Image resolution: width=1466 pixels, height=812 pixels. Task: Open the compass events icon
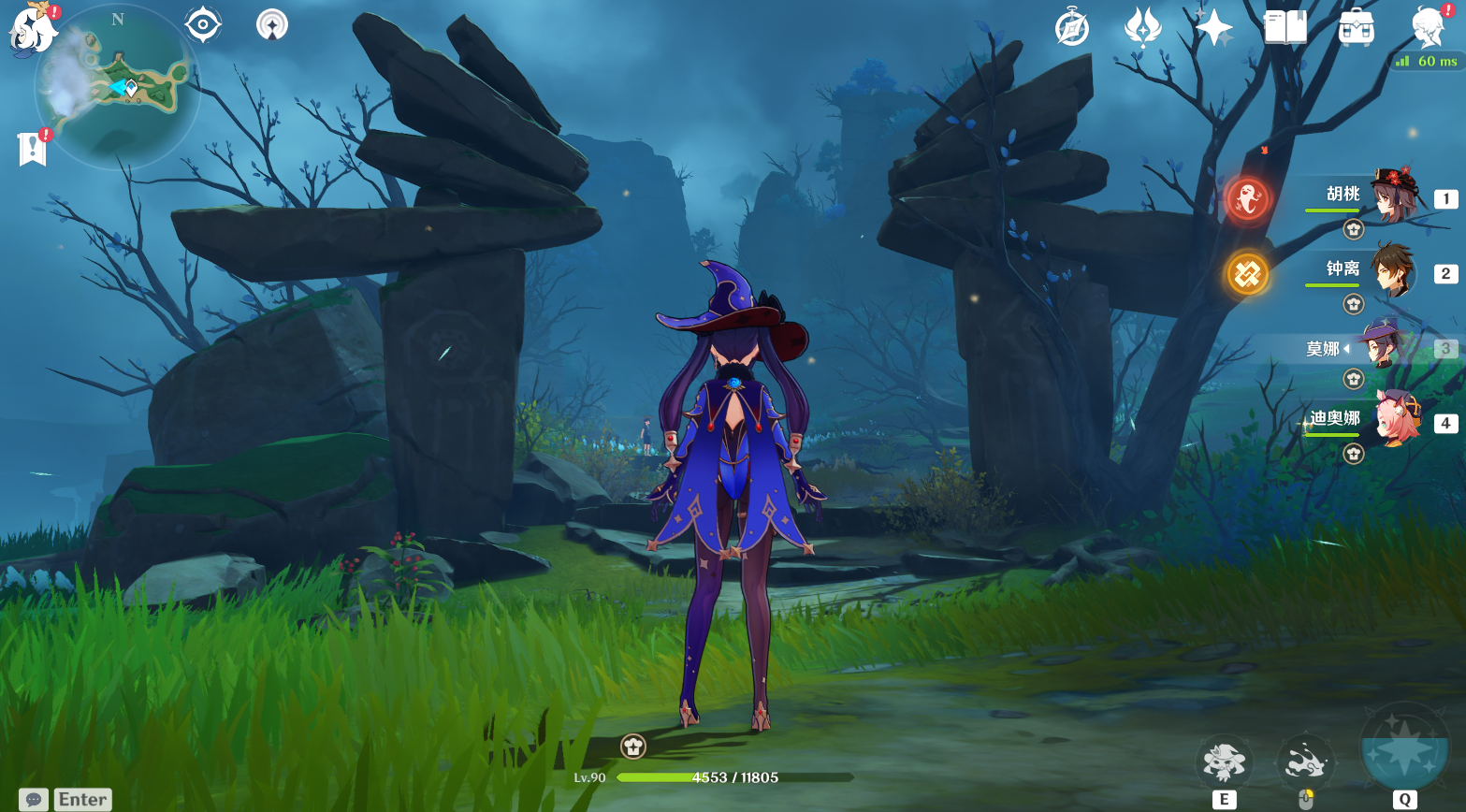(1071, 27)
